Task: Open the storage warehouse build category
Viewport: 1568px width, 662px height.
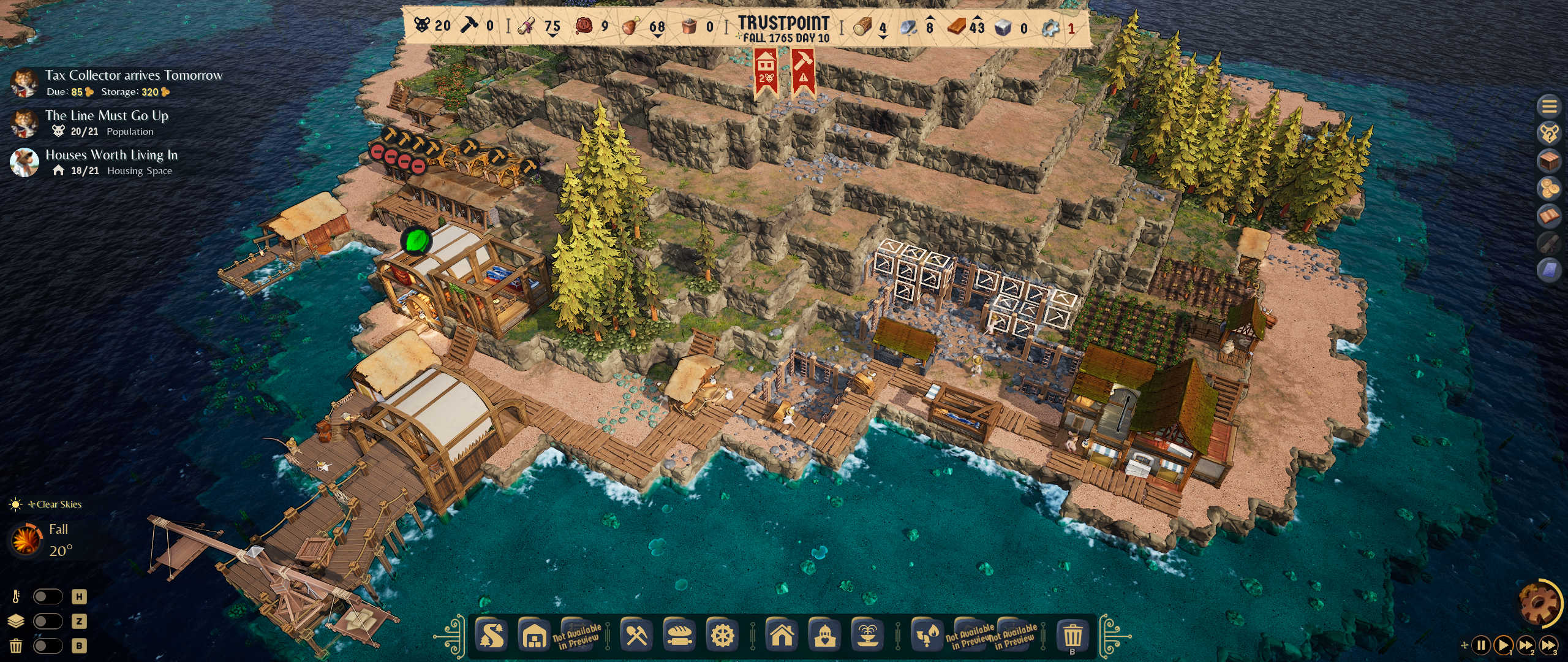Action: (x=535, y=636)
